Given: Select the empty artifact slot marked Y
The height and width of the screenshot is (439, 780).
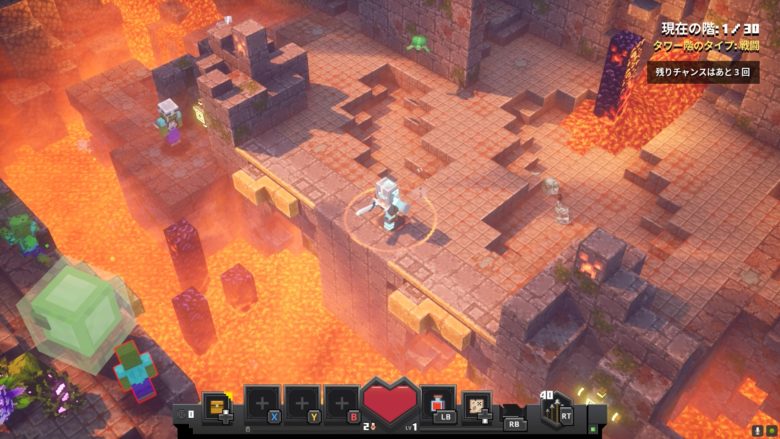Looking at the screenshot, I should [302, 403].
